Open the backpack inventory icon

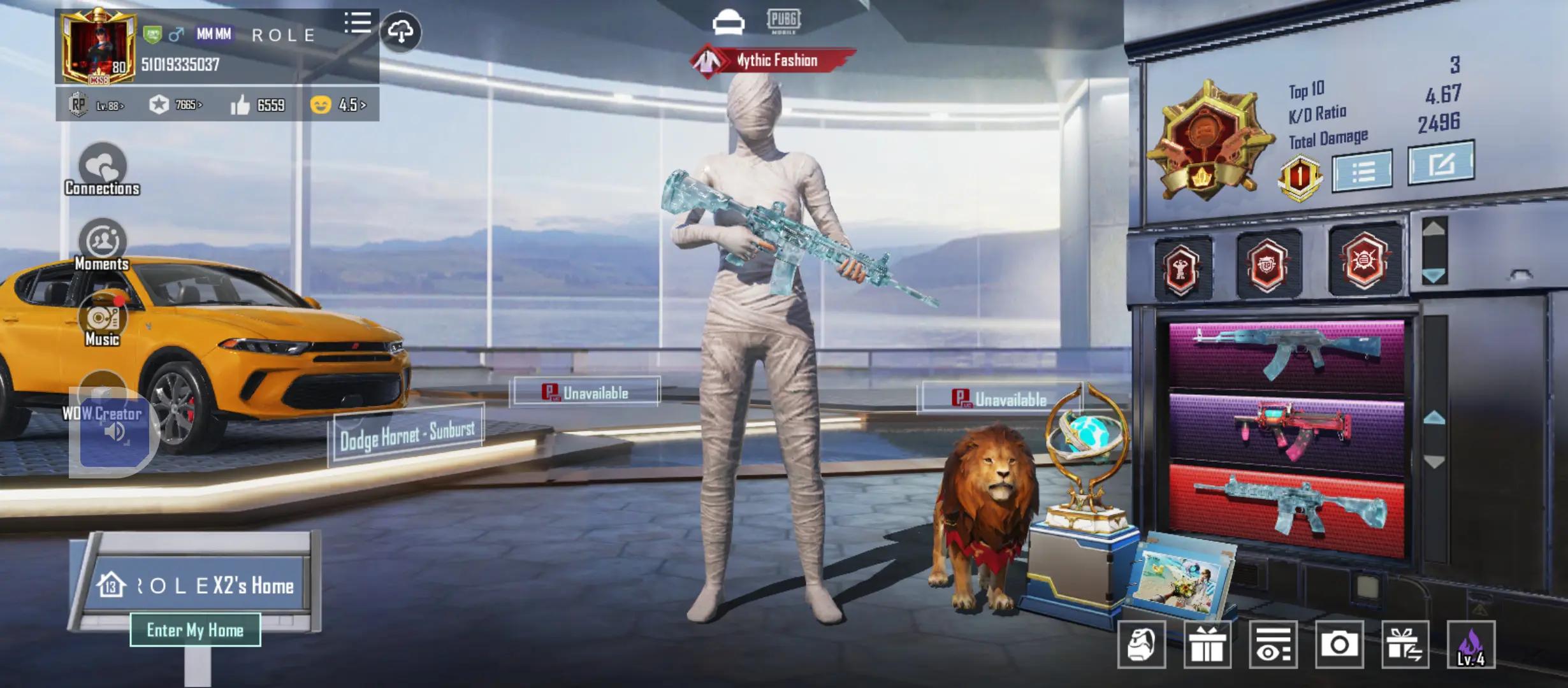pos(1142,645)
